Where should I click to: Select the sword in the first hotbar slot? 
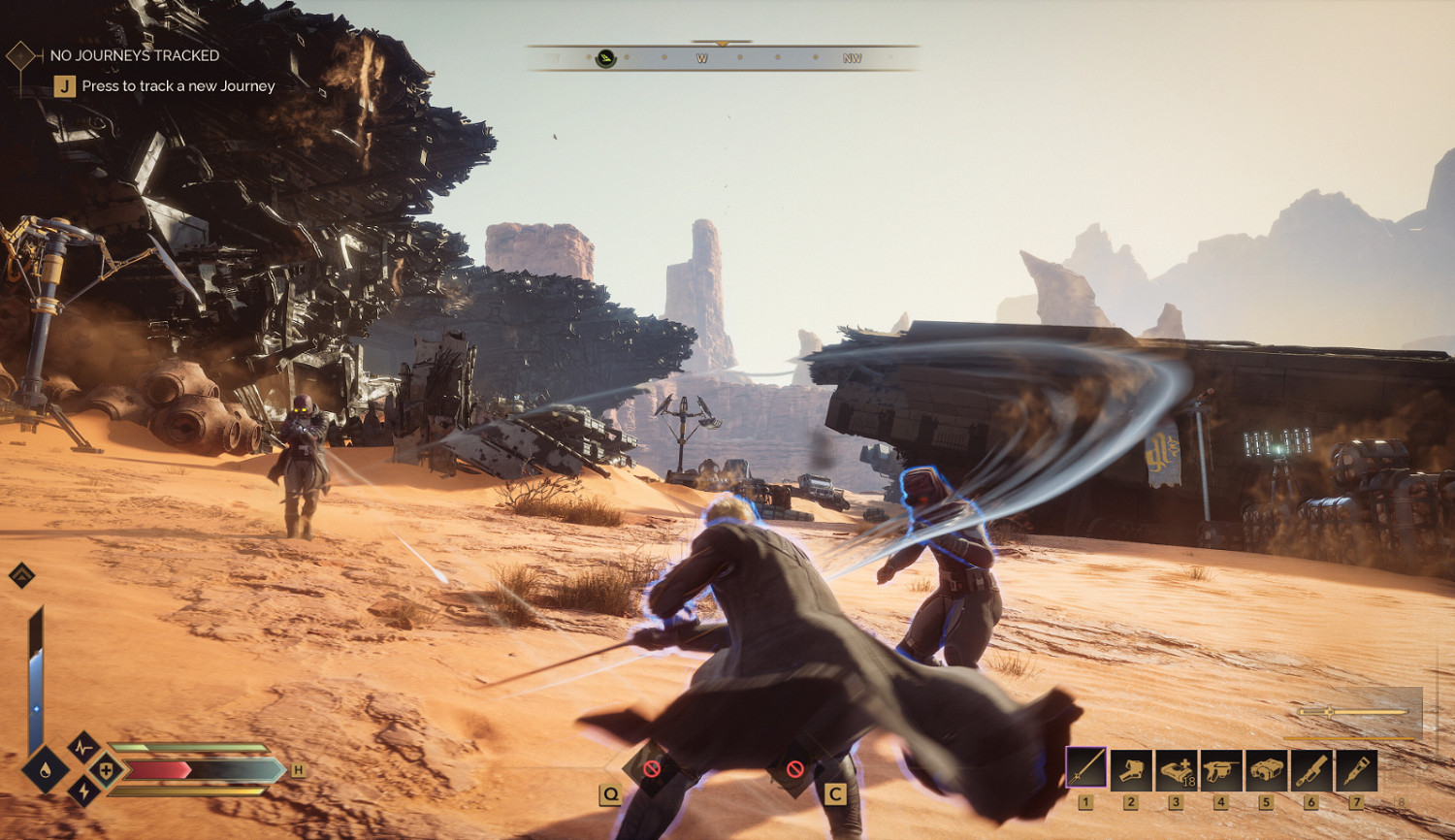(1086, 769)
